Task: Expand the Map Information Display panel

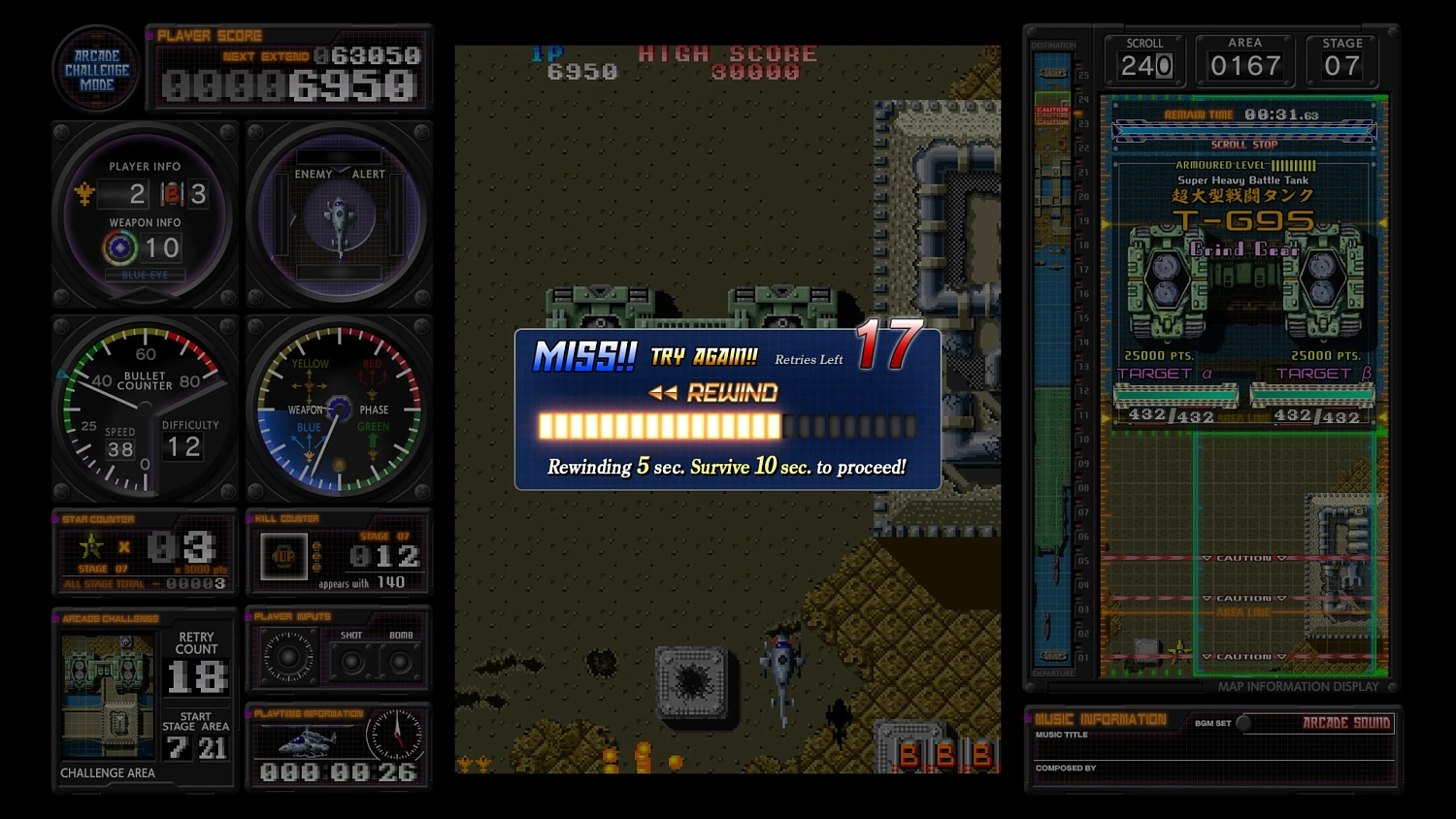Action: (x=1301, y=686)
